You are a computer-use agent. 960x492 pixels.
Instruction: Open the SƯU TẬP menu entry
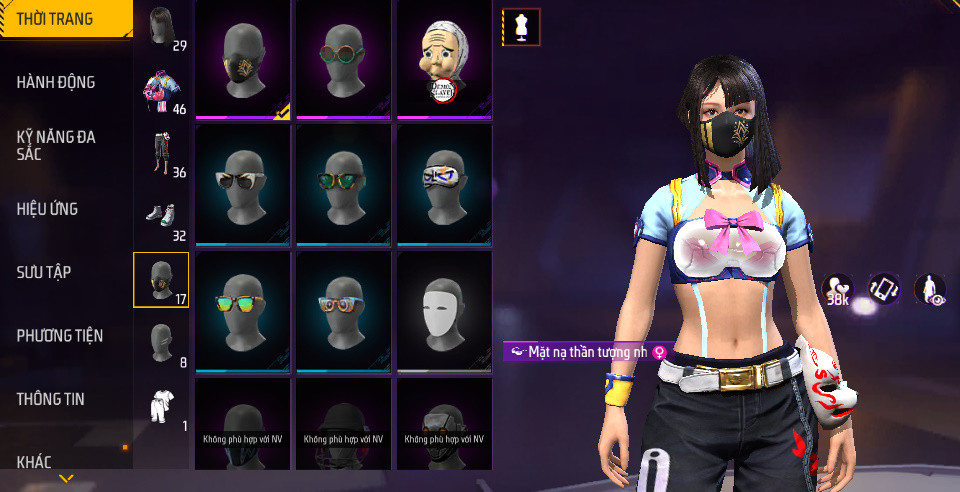click(43, 272)
